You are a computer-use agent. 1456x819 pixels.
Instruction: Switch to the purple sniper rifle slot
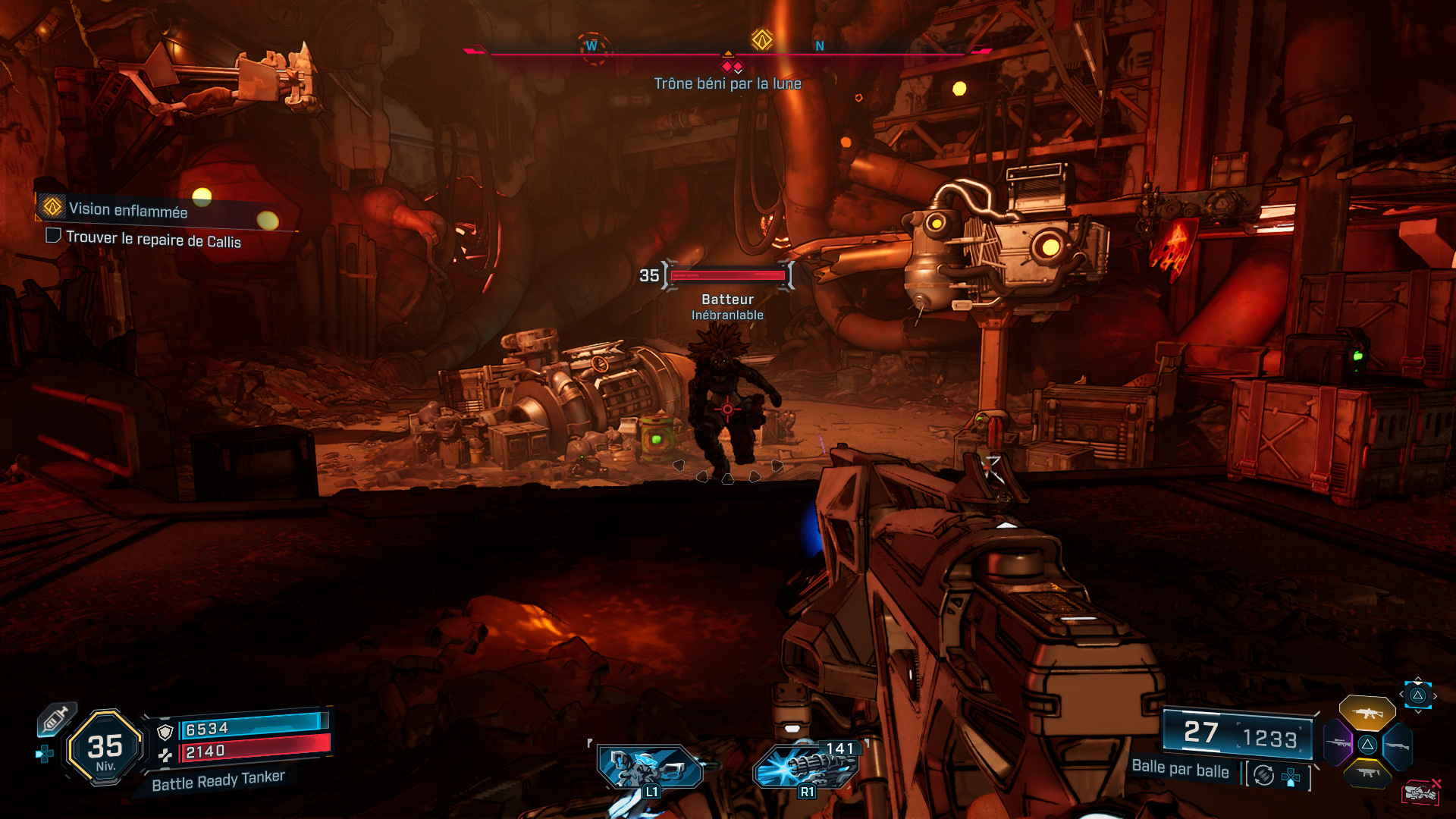1338,743
